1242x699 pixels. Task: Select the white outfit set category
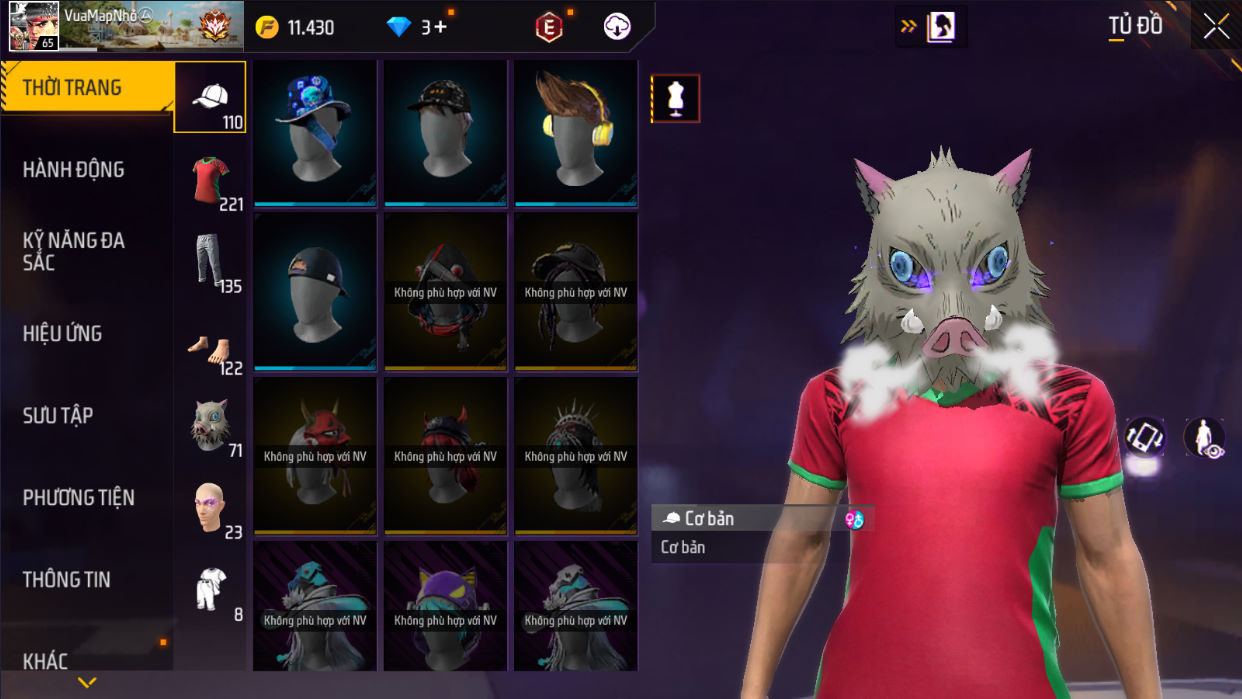point(210,590)
